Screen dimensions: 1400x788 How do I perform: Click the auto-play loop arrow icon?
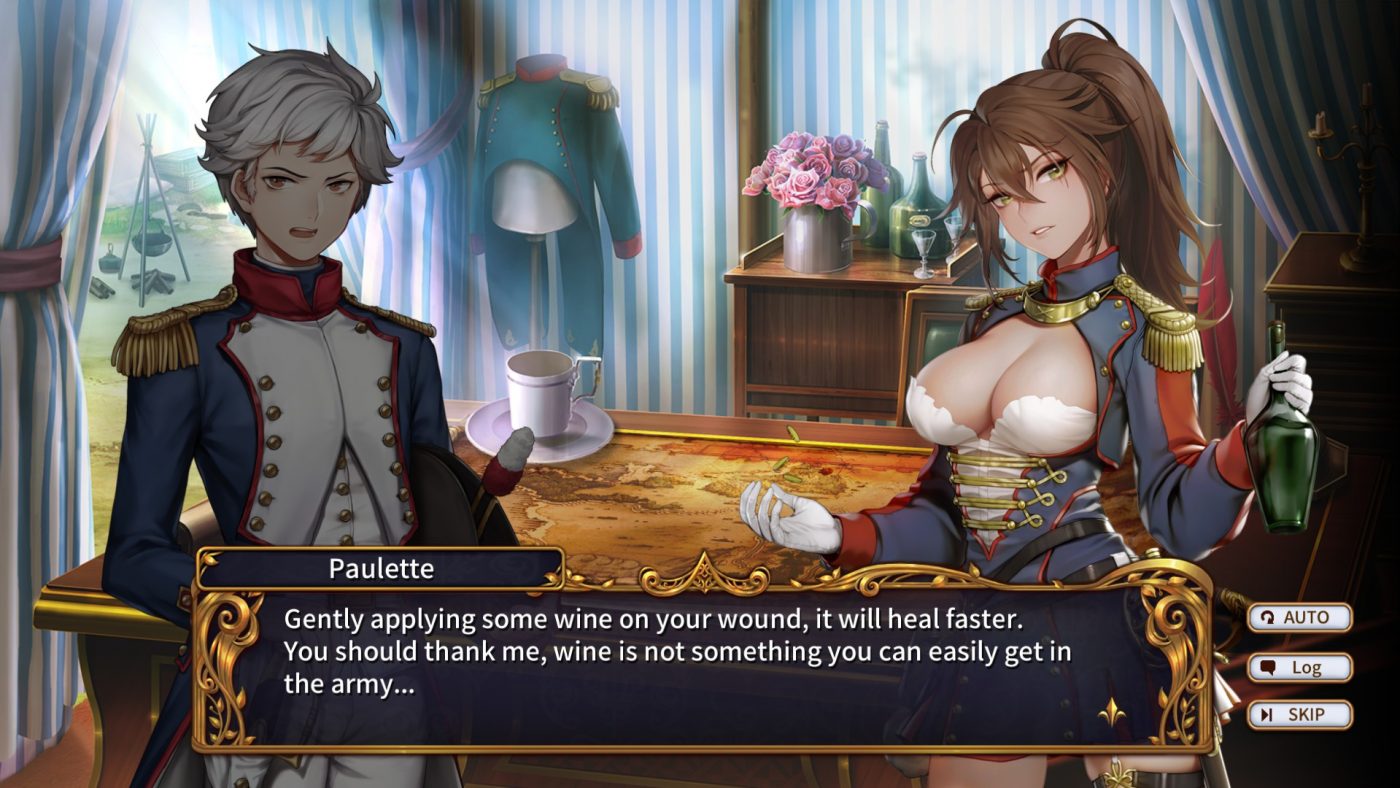pyautogui.click(x=1268, y=618)
